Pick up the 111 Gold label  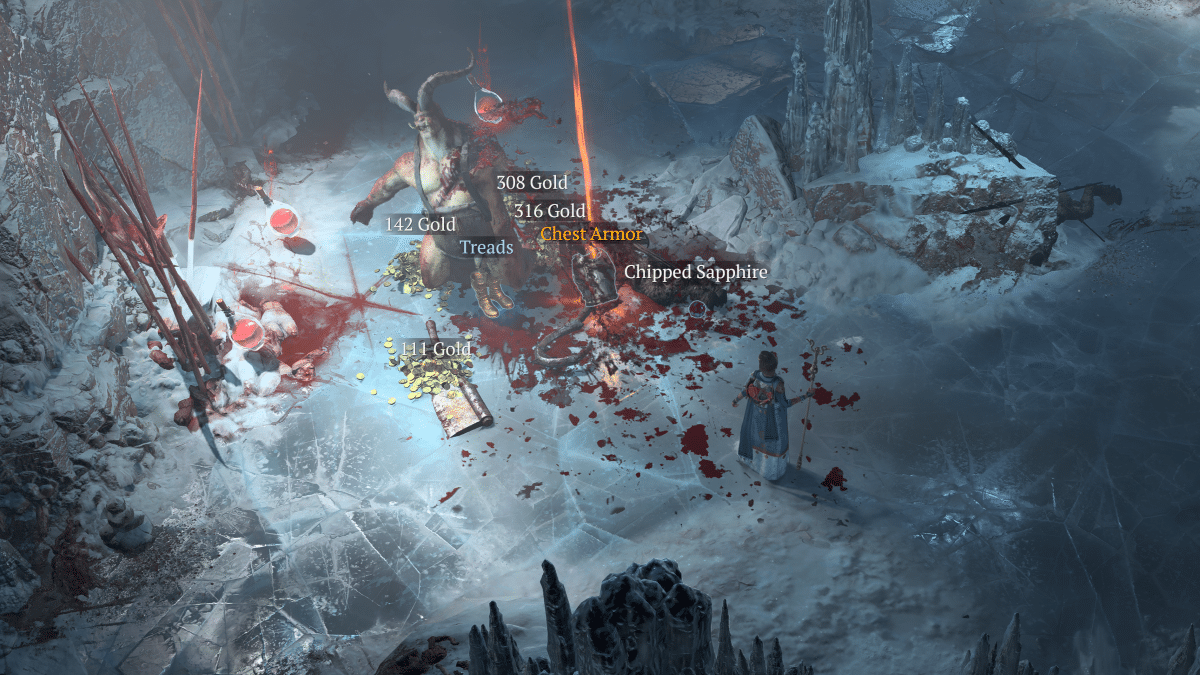435,349
